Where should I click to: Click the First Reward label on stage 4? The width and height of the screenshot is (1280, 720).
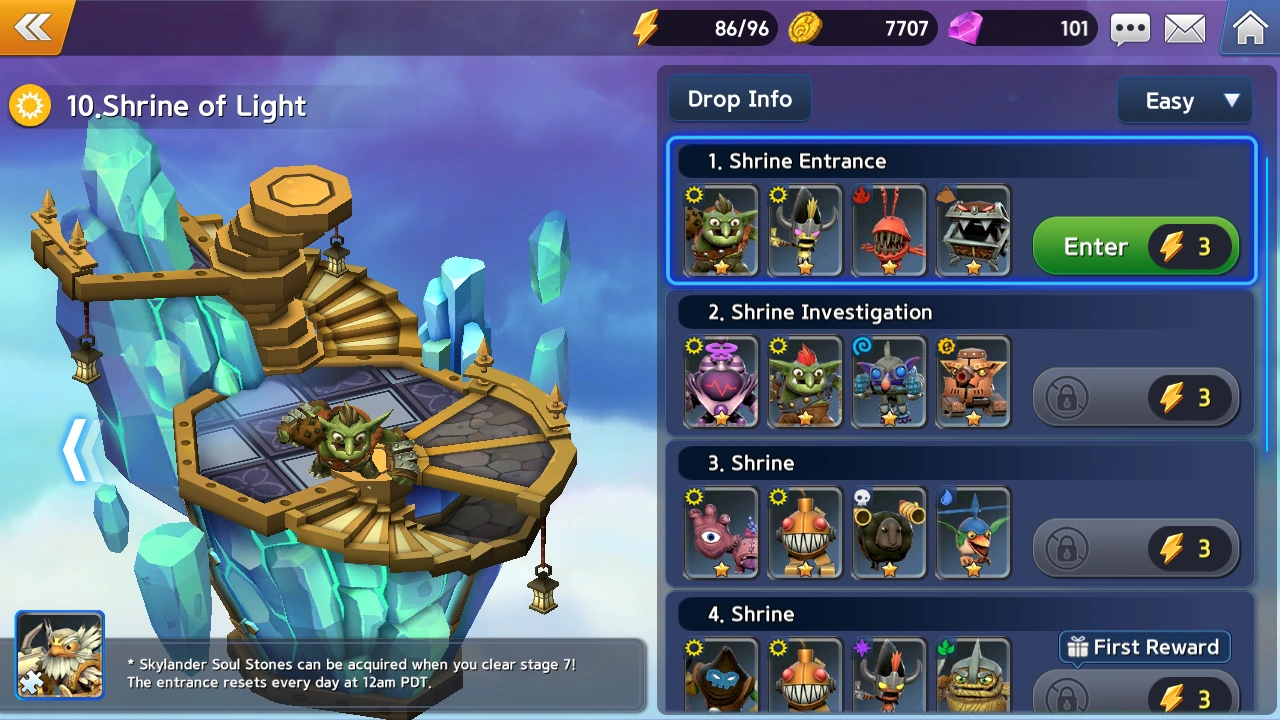1143,647
